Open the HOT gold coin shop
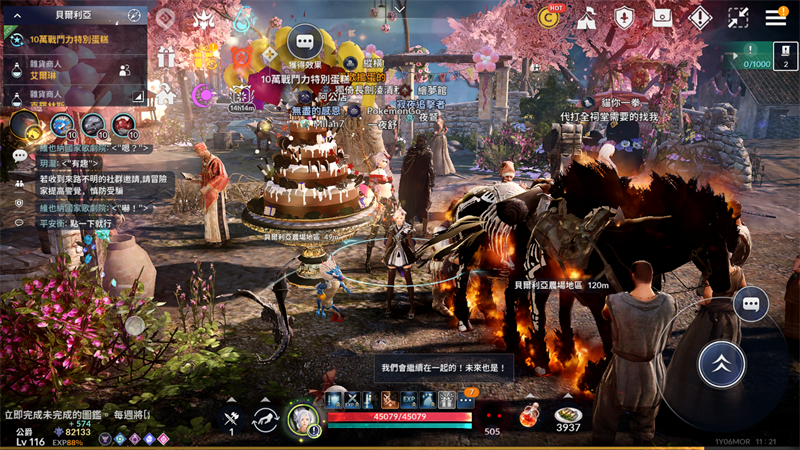Screen dimensions: 800x450 tap(549, 17)
